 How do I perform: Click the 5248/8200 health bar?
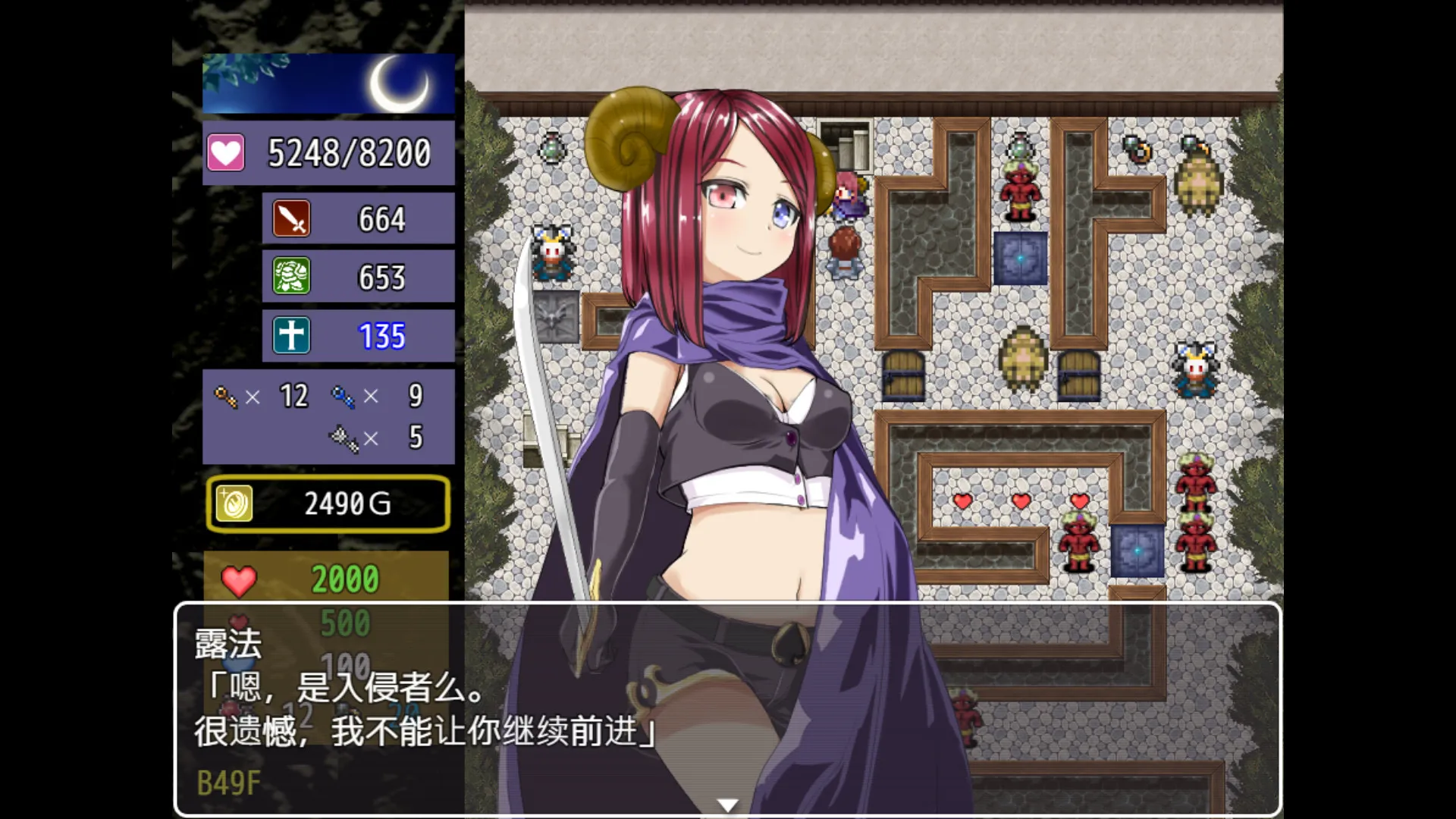pyautogui.click(x=350, y=152)
